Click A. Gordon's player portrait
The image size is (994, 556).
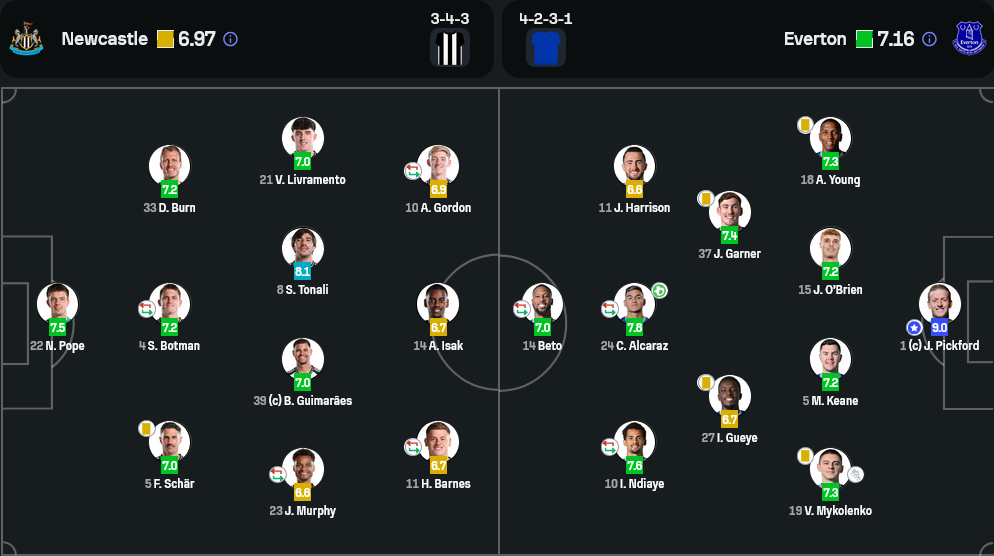[x=438, y=166]
